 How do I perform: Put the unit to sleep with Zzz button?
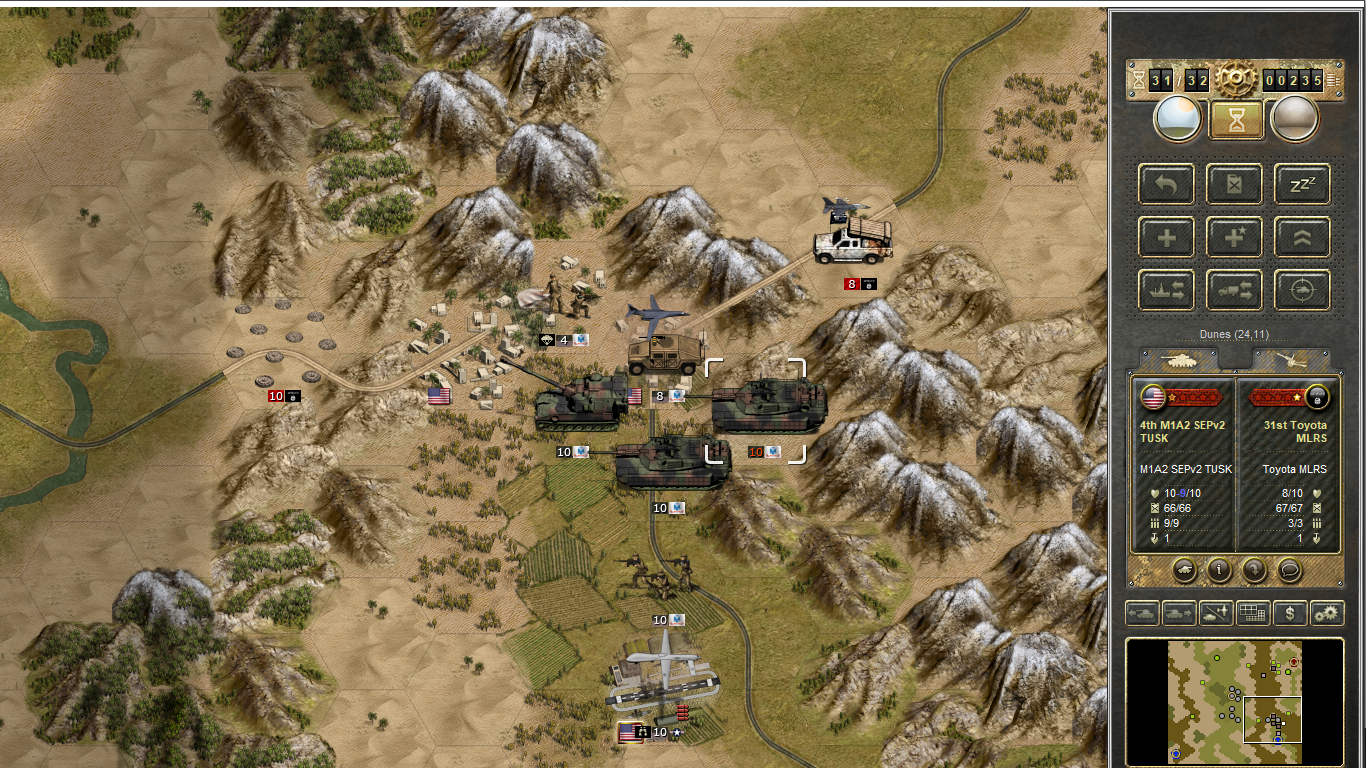click(1302, 185)
